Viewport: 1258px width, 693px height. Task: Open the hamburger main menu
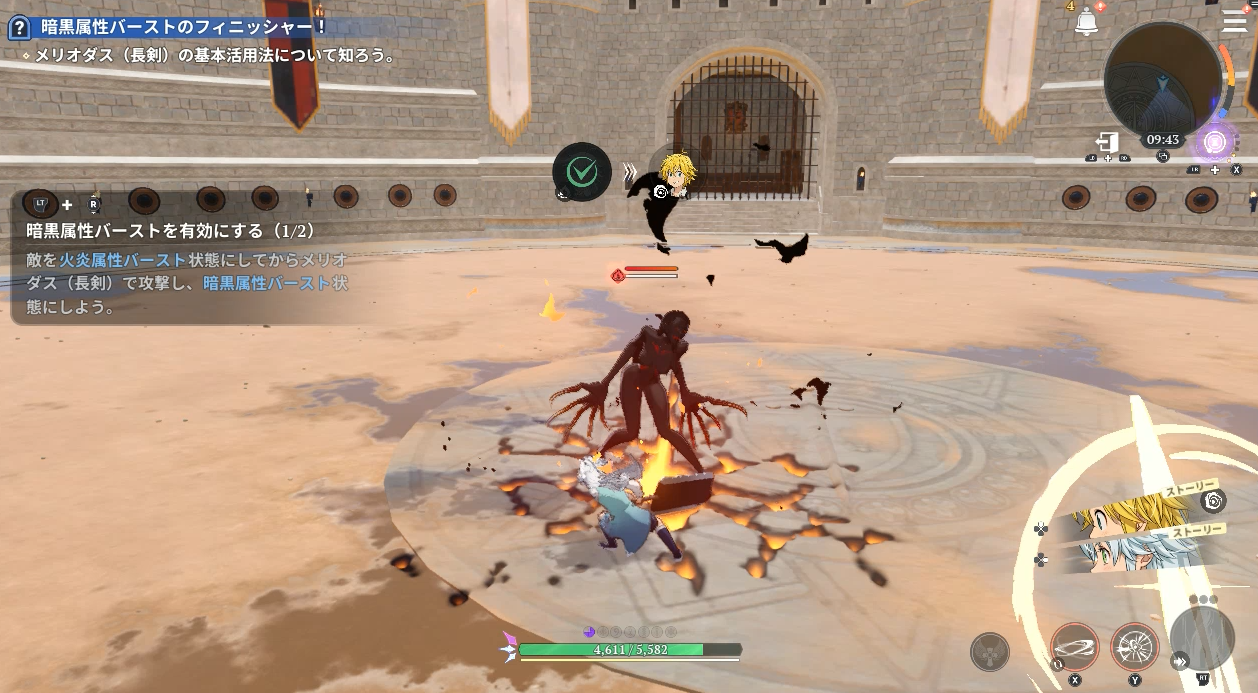point(1234,21)
